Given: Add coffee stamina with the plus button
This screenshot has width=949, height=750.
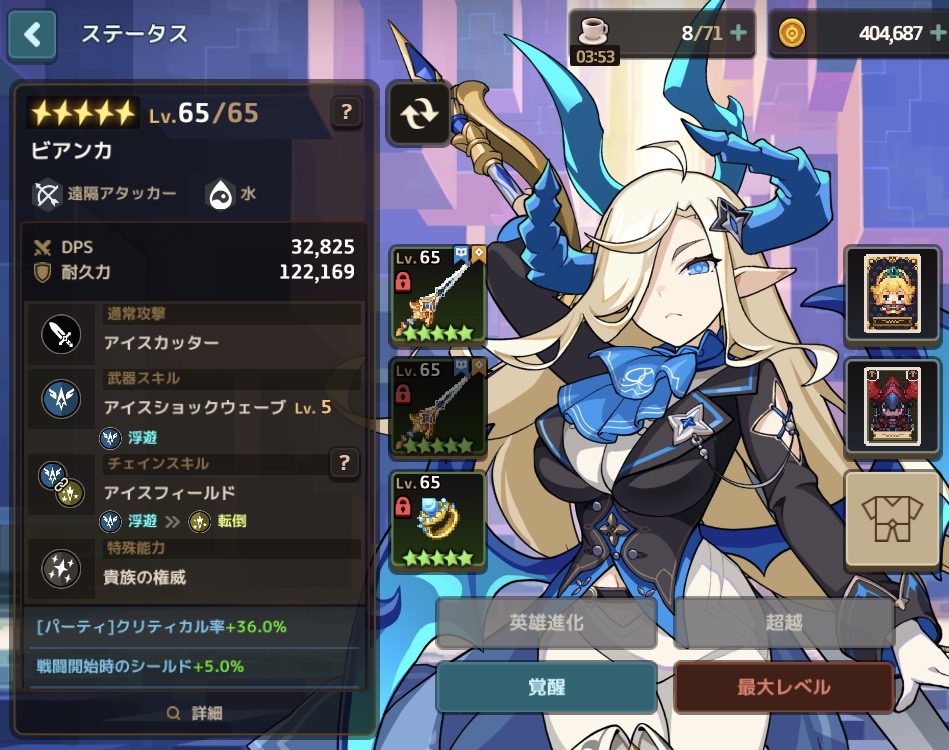Looking at the screenshot, I should point(739,33).
